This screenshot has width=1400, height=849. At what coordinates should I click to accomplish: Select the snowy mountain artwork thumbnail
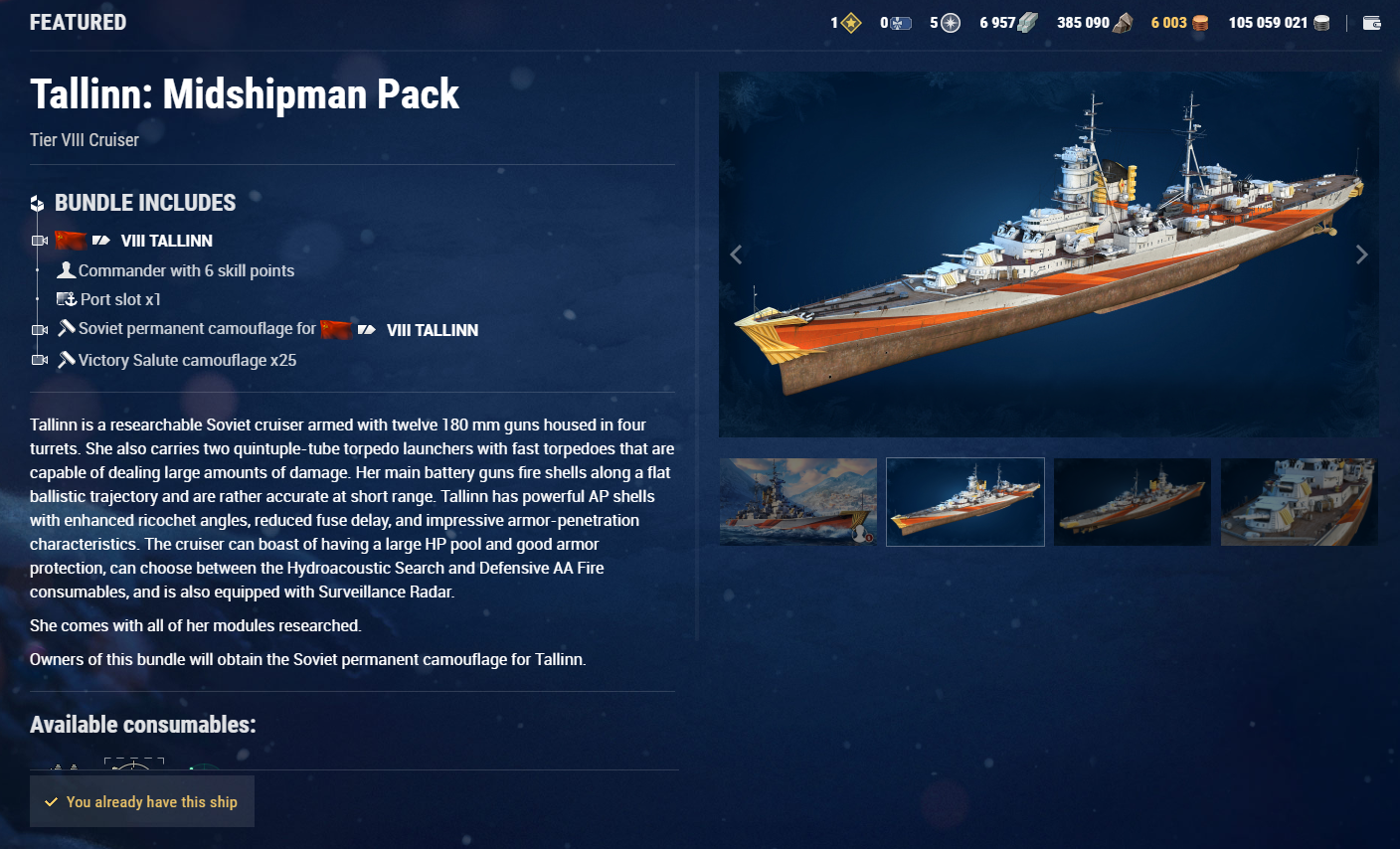pyautogui.click(x=797, y=502)
